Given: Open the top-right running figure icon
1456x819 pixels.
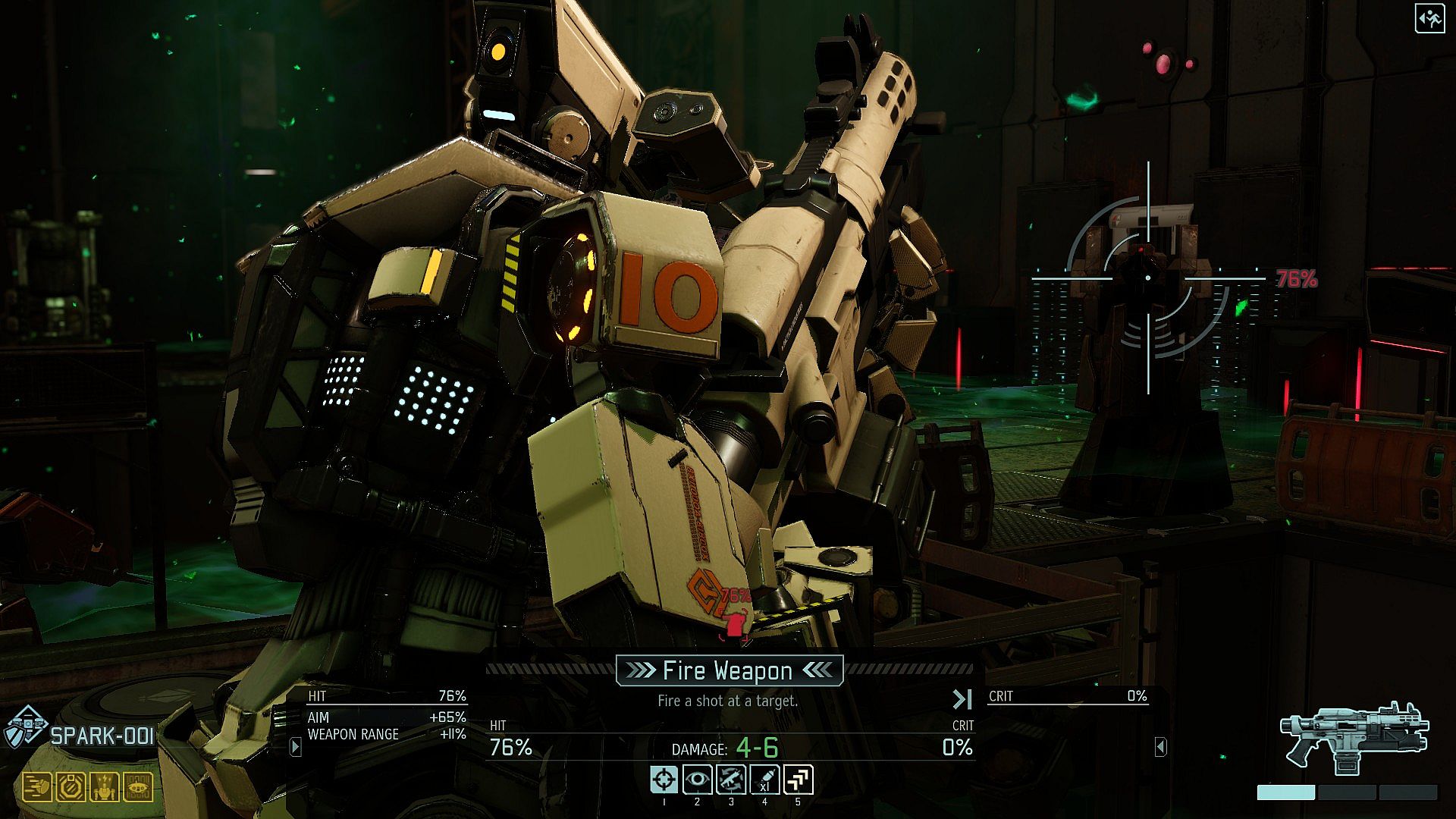Looking at the screenshot, I should coord(1429,19).
